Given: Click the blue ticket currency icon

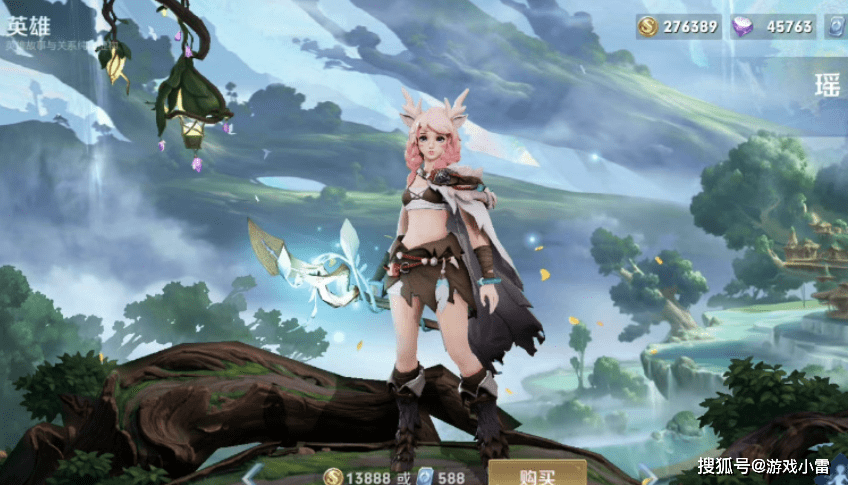Looking at the screenshot, I should pyautogui.click(x=836, y=27).
